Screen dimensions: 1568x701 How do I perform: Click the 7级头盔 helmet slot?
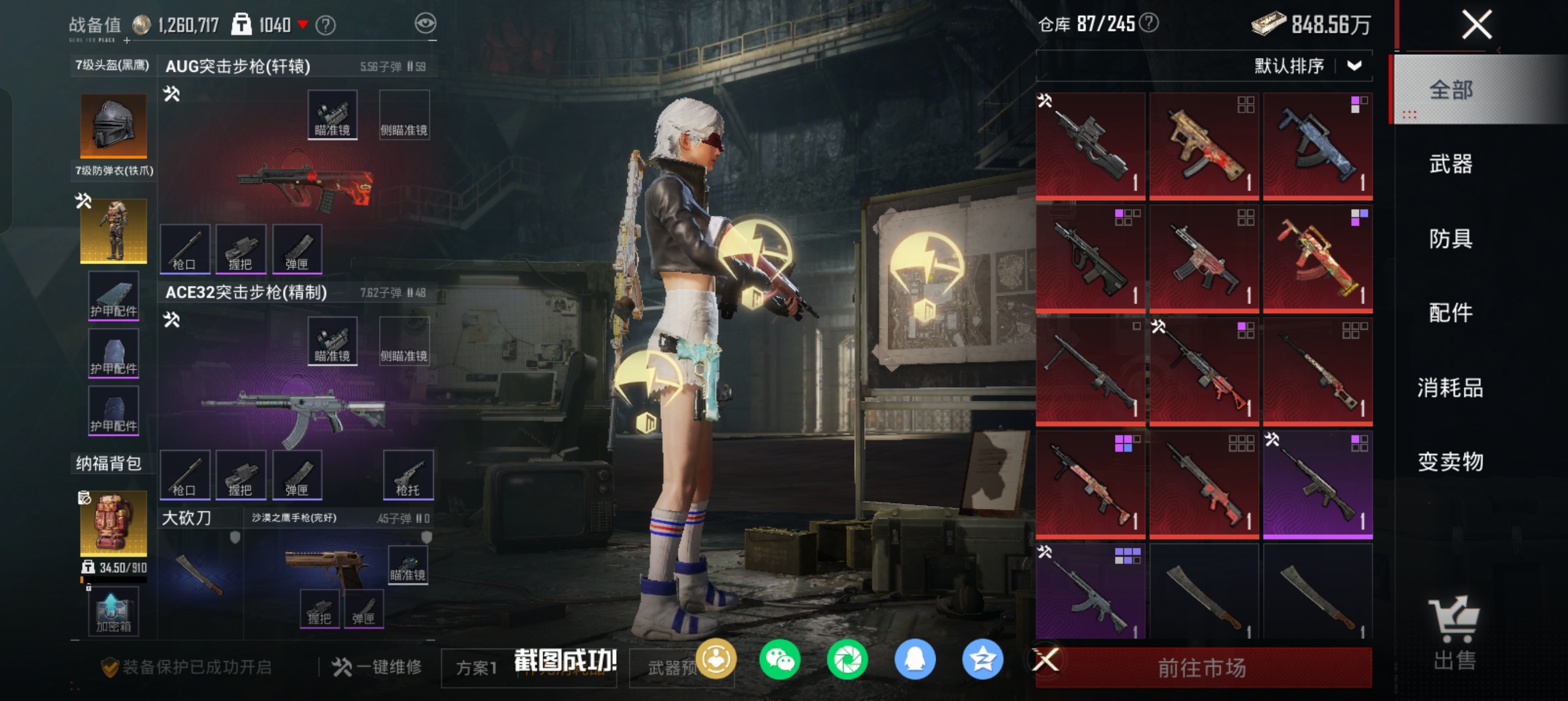tap(113, 125)
